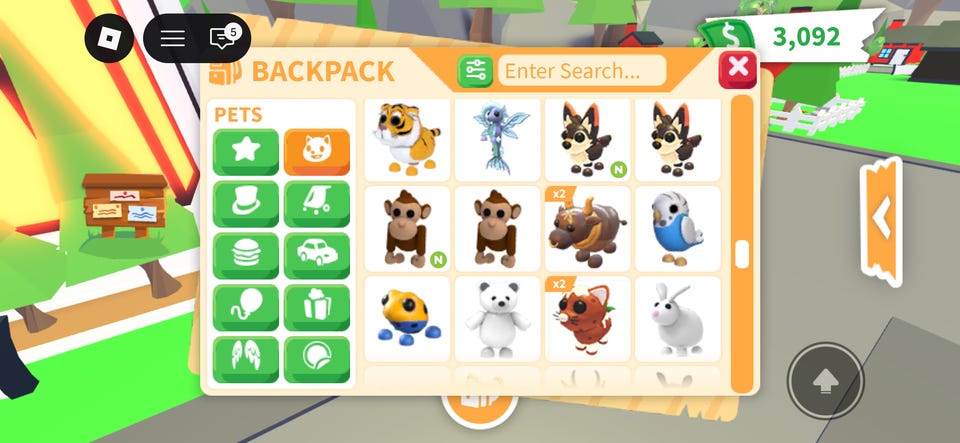Open the car vehicles category
This screenshot has width=960, height=443.
(317, 256)
